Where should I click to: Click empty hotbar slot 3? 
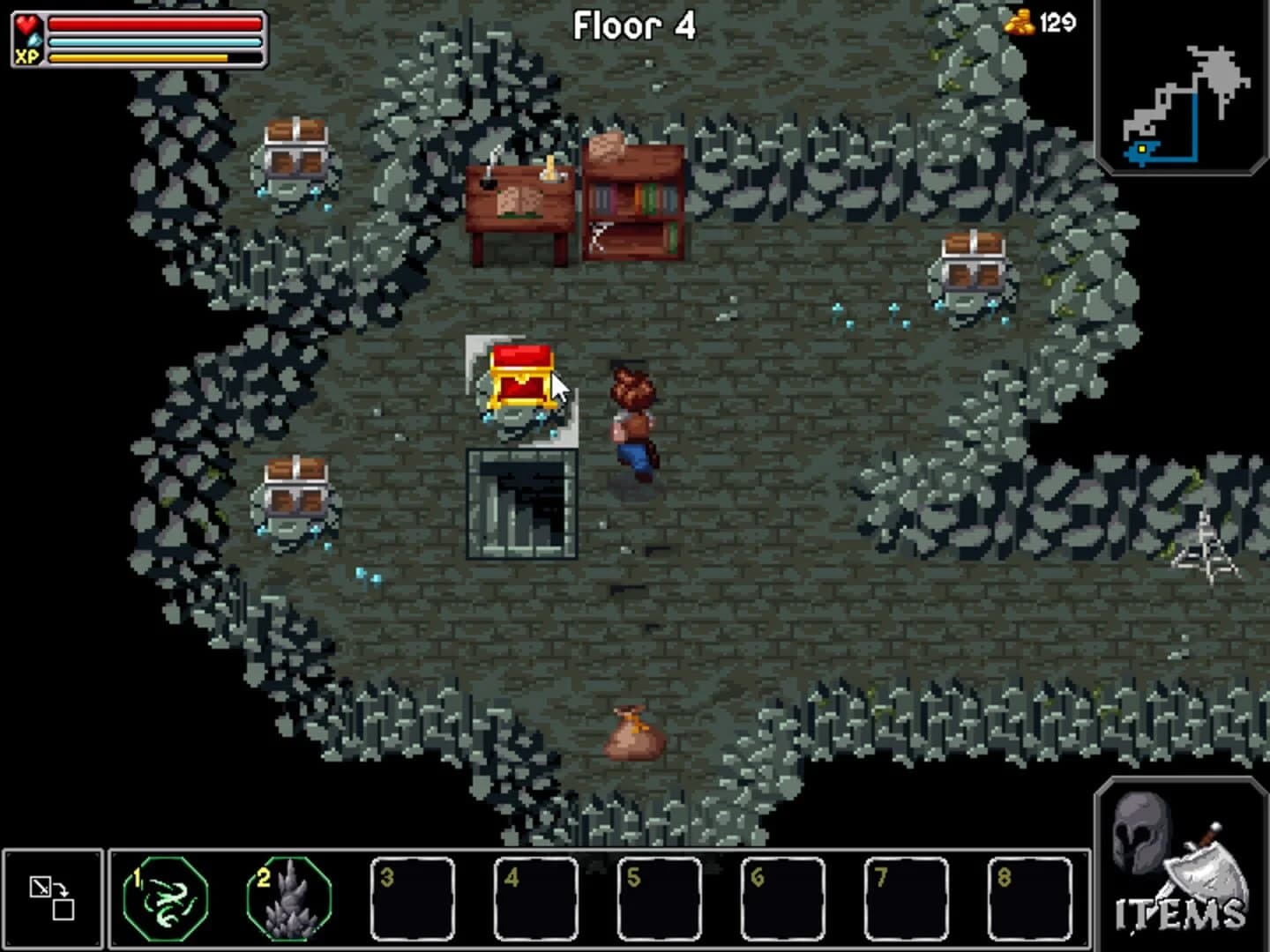tap(413, 900)
